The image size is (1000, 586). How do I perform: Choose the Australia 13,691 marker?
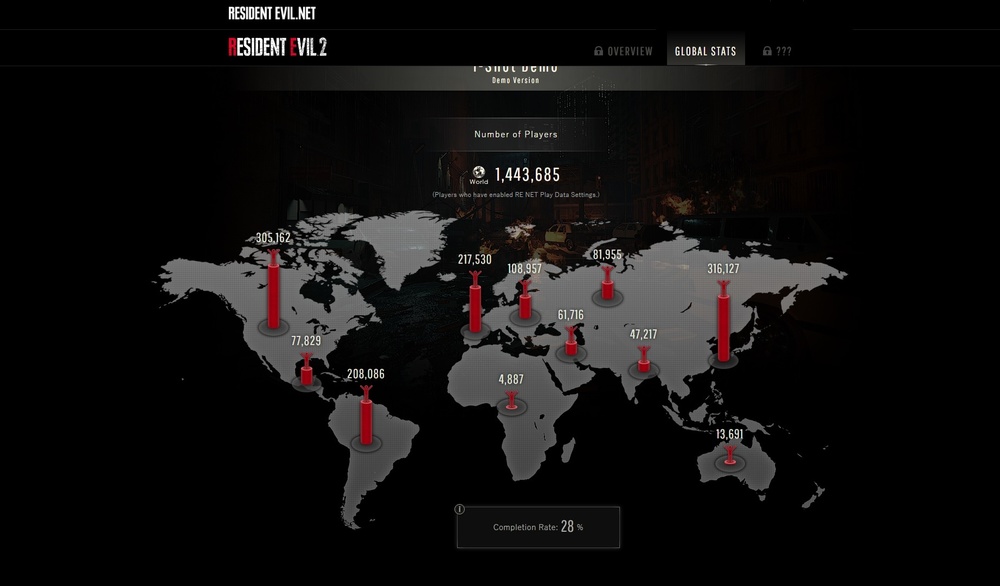(730, 455)
